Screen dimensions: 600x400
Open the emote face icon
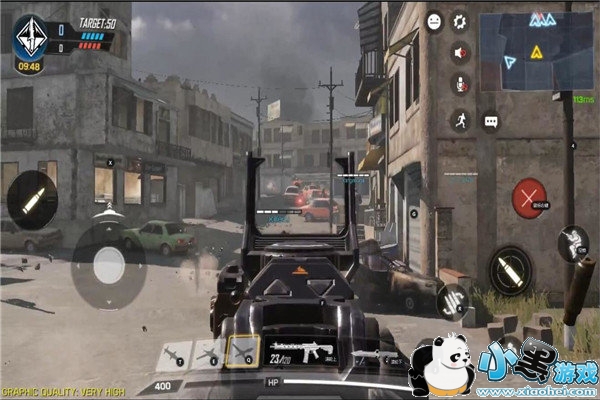click(x=434, y=21)
